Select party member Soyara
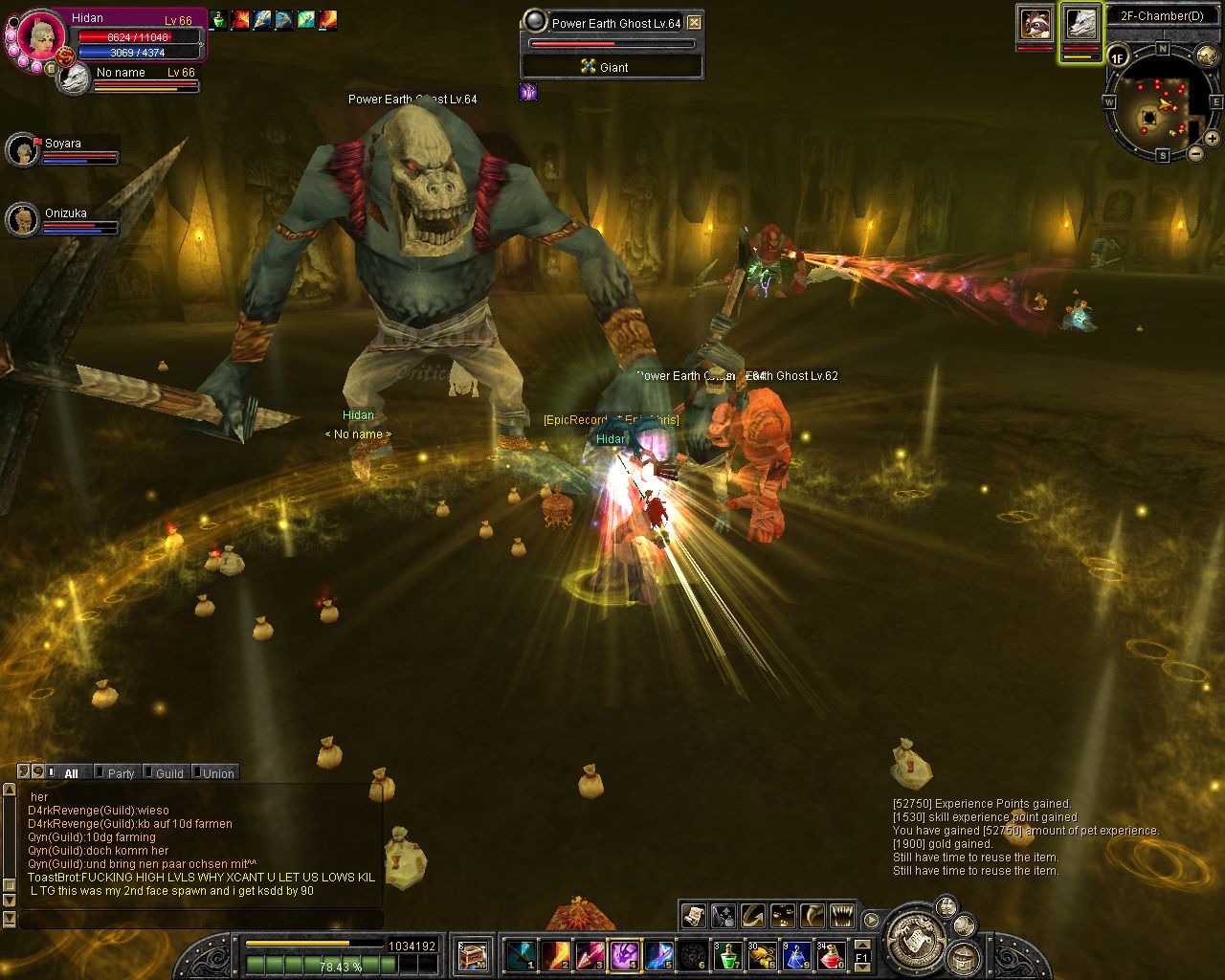Screen dimensions: 1225x980 coord(22,150)
